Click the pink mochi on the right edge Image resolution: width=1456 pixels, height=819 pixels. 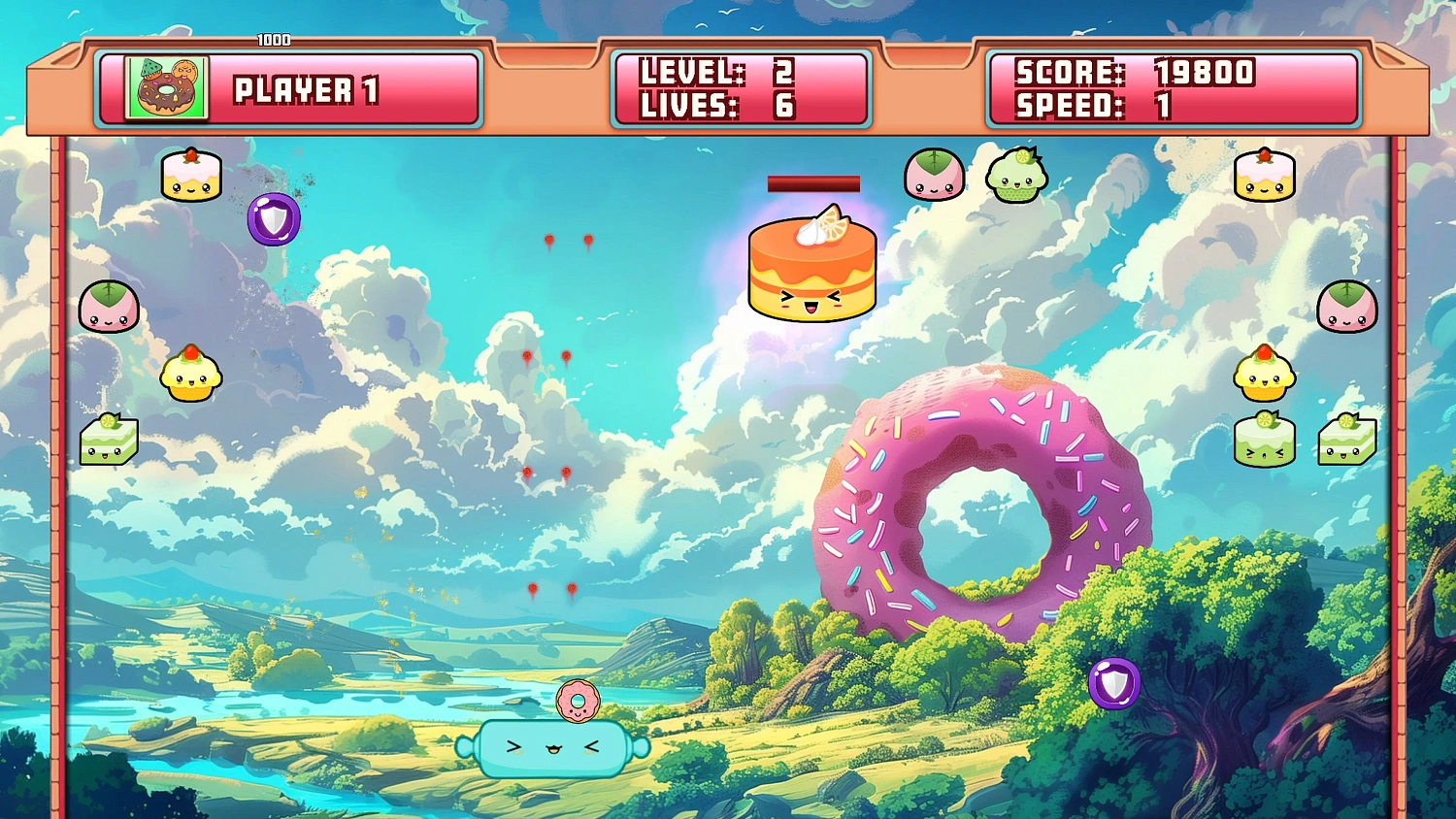pos(1348,306)
